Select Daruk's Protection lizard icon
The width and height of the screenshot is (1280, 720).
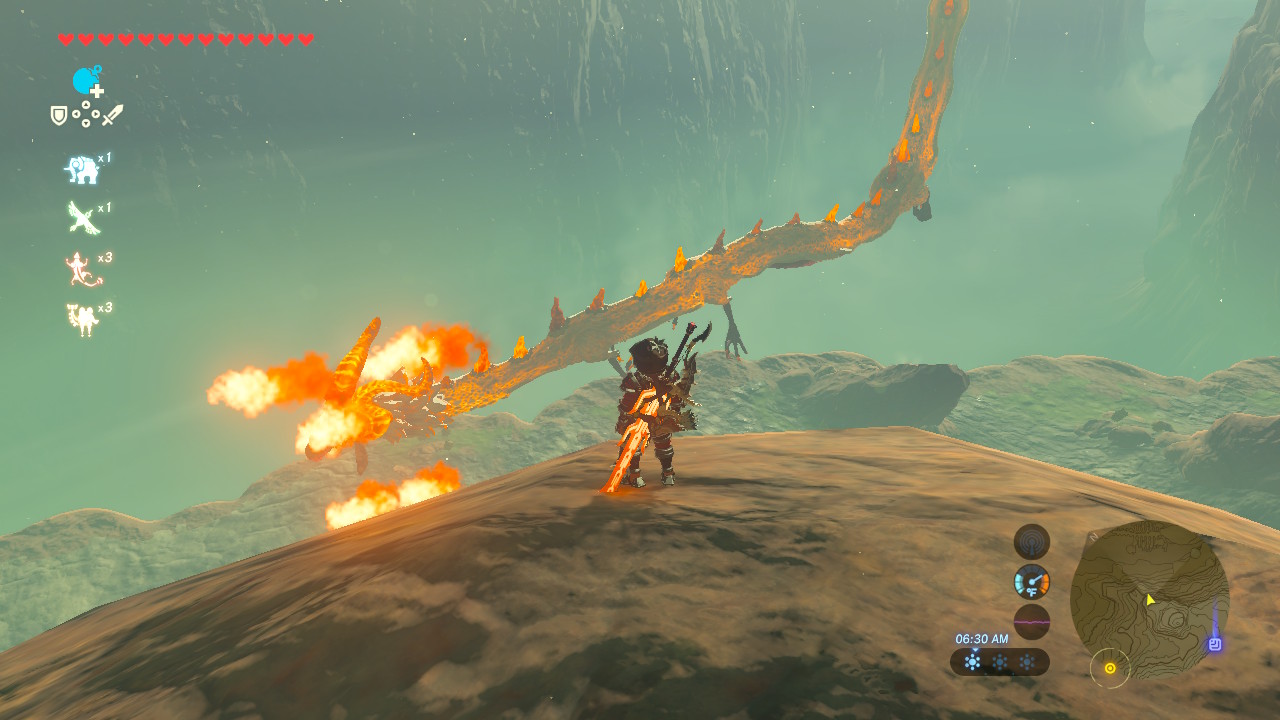[80, 268]
